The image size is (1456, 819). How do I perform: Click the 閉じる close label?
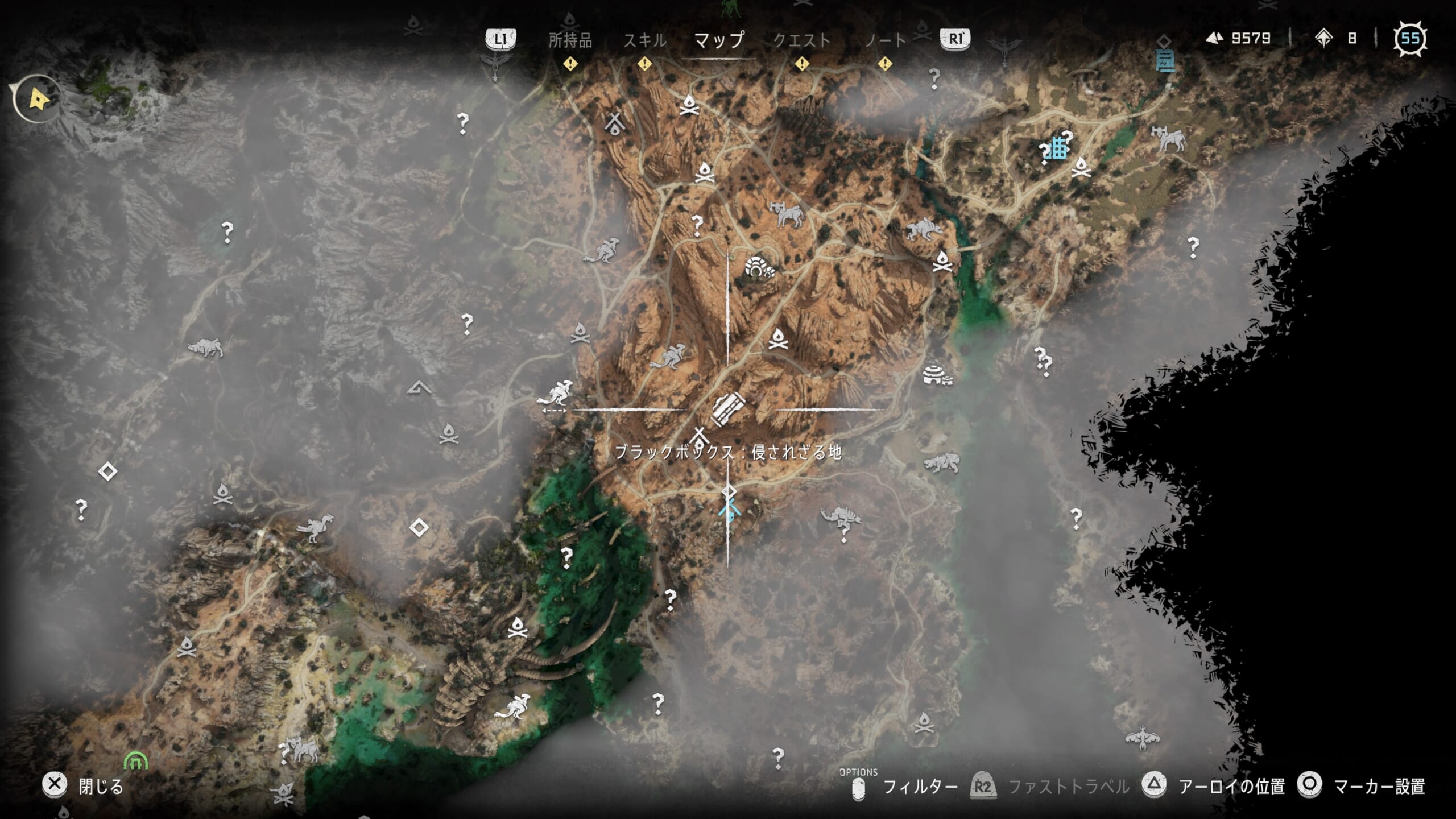click(101, 787)
